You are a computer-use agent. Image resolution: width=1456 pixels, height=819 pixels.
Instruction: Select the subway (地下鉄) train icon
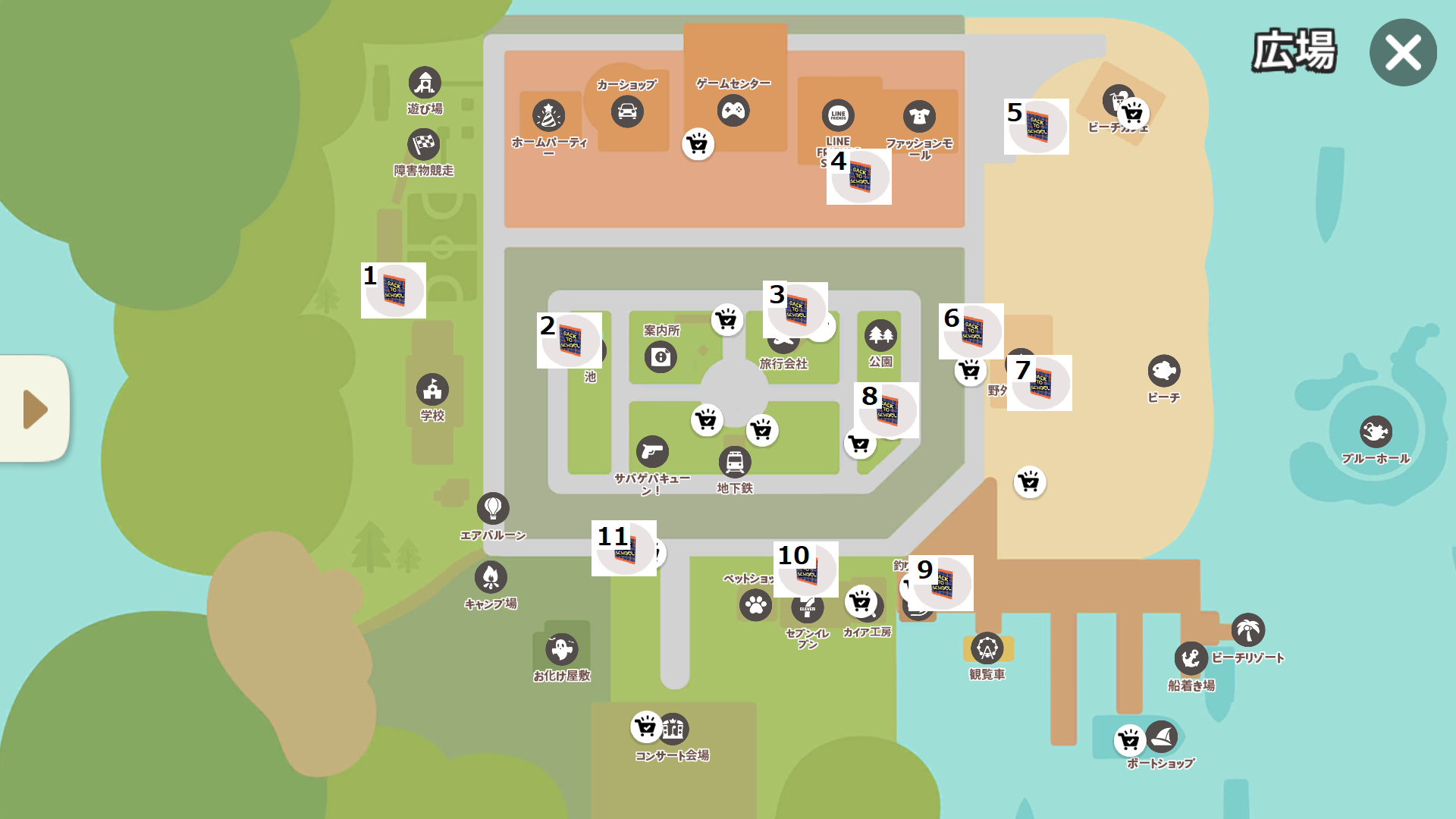[735, 461]
